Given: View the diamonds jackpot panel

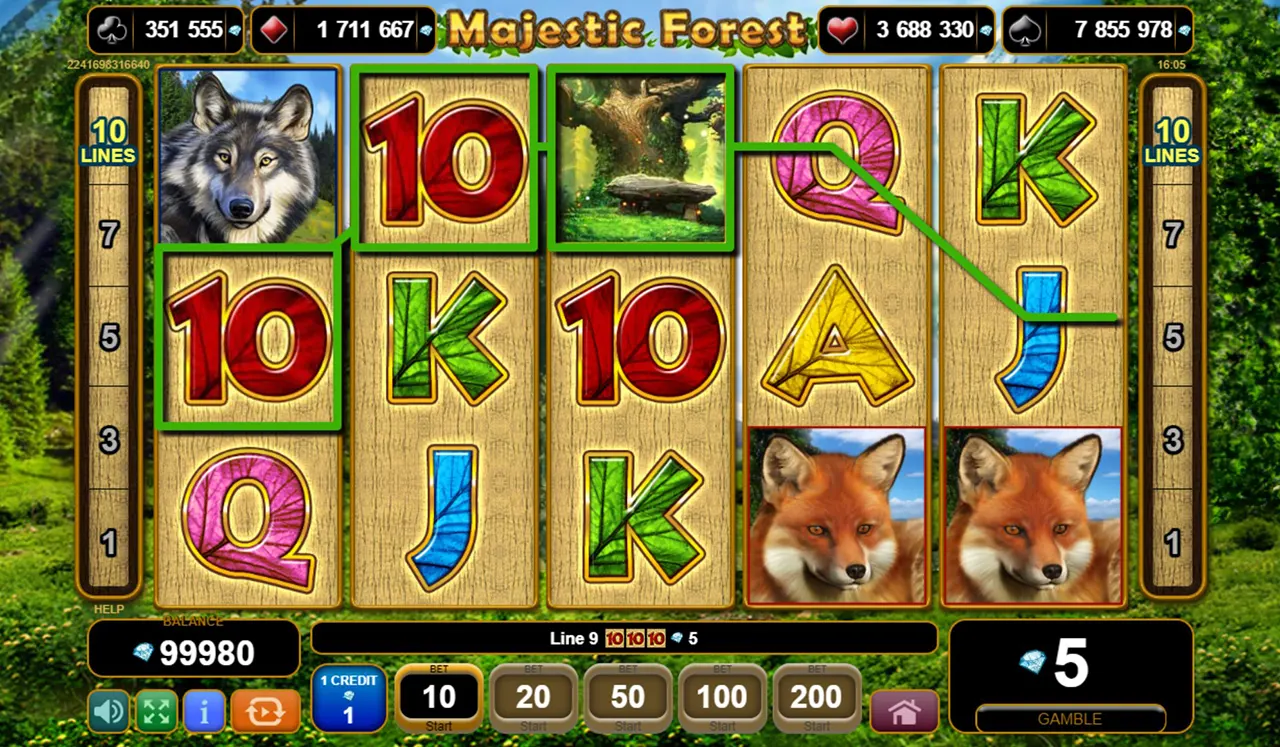Looking at the screenshot, I should [345, 30].
